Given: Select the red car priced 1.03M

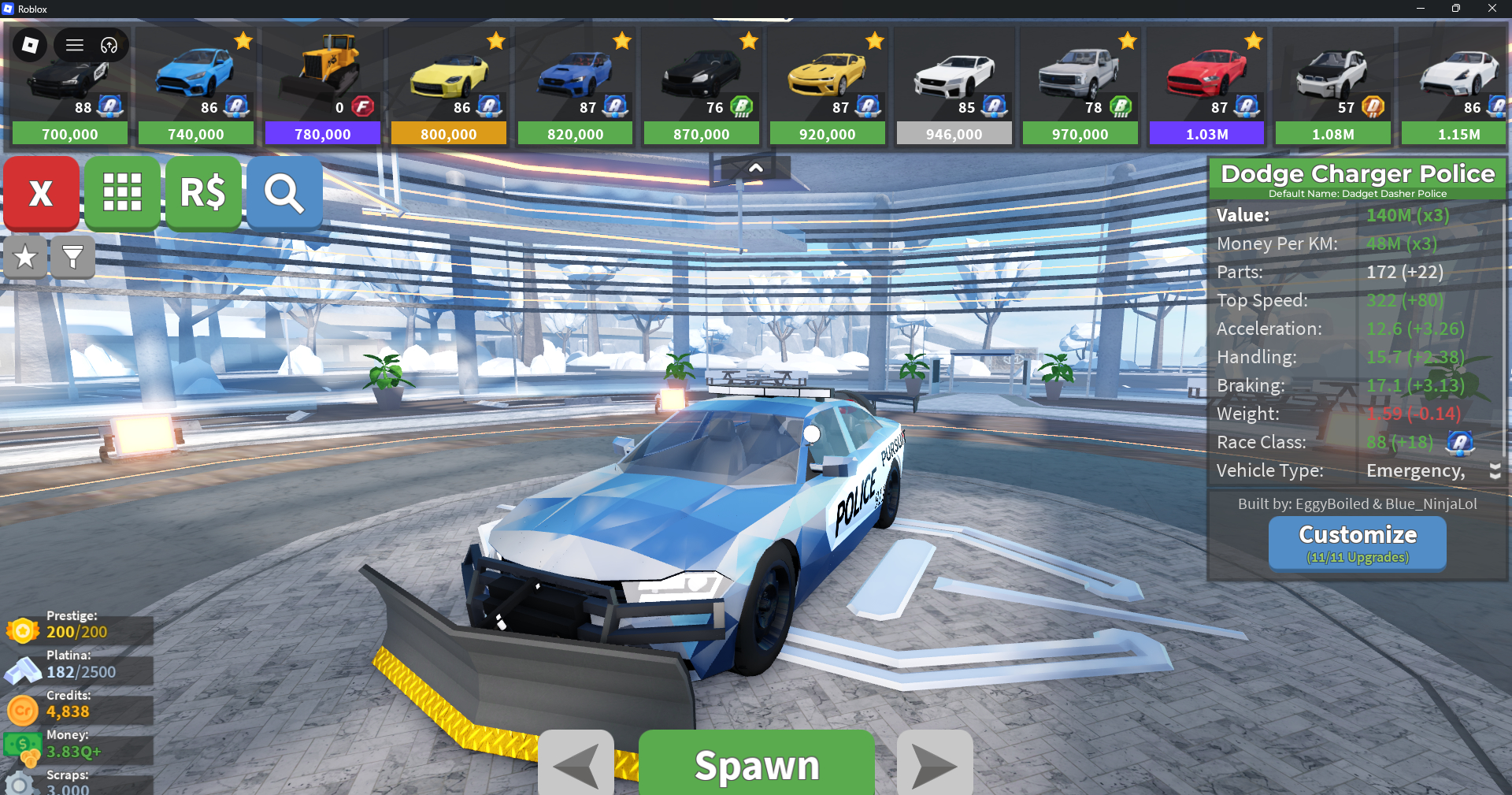Looking at the screenshot, I should click(x=1206, y=87).
